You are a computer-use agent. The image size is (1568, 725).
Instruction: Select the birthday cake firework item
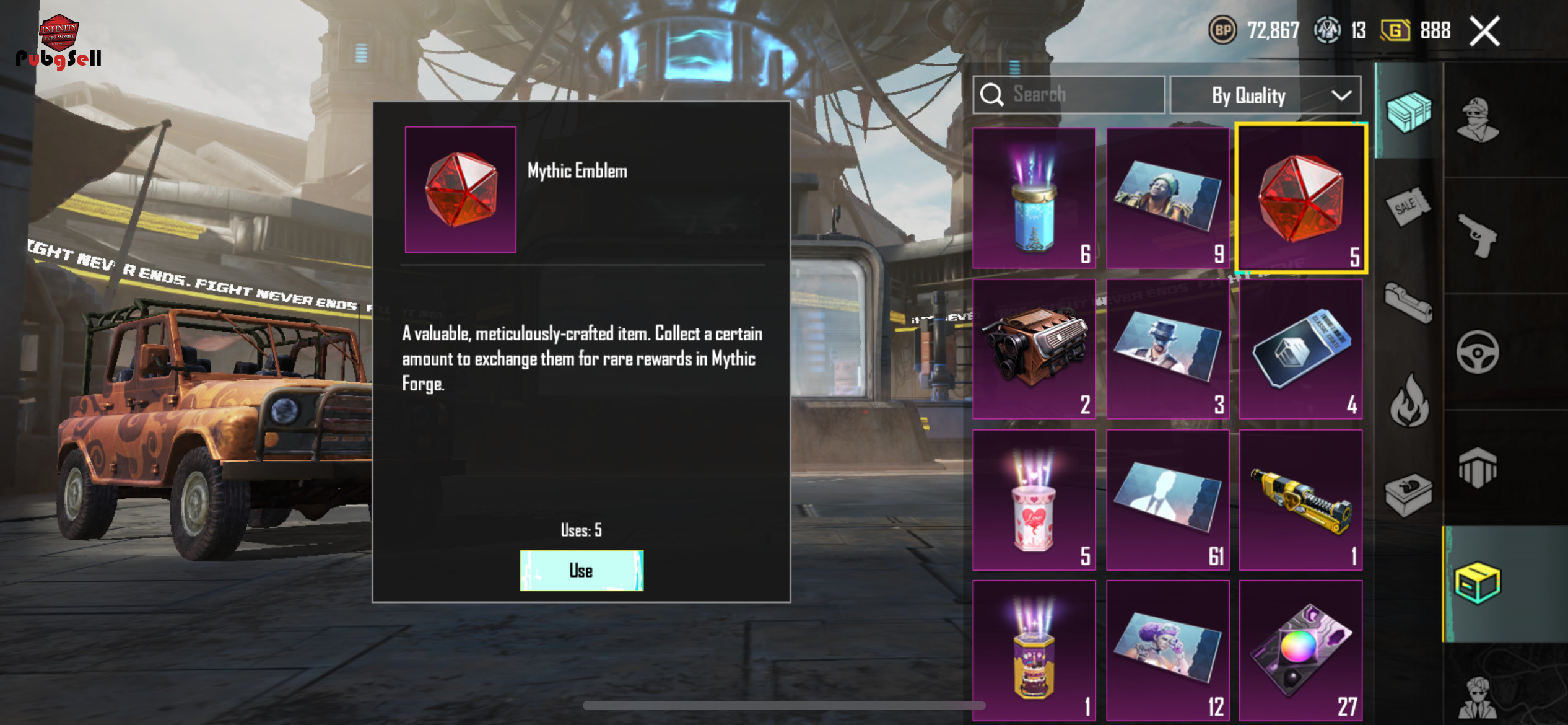1034,650
